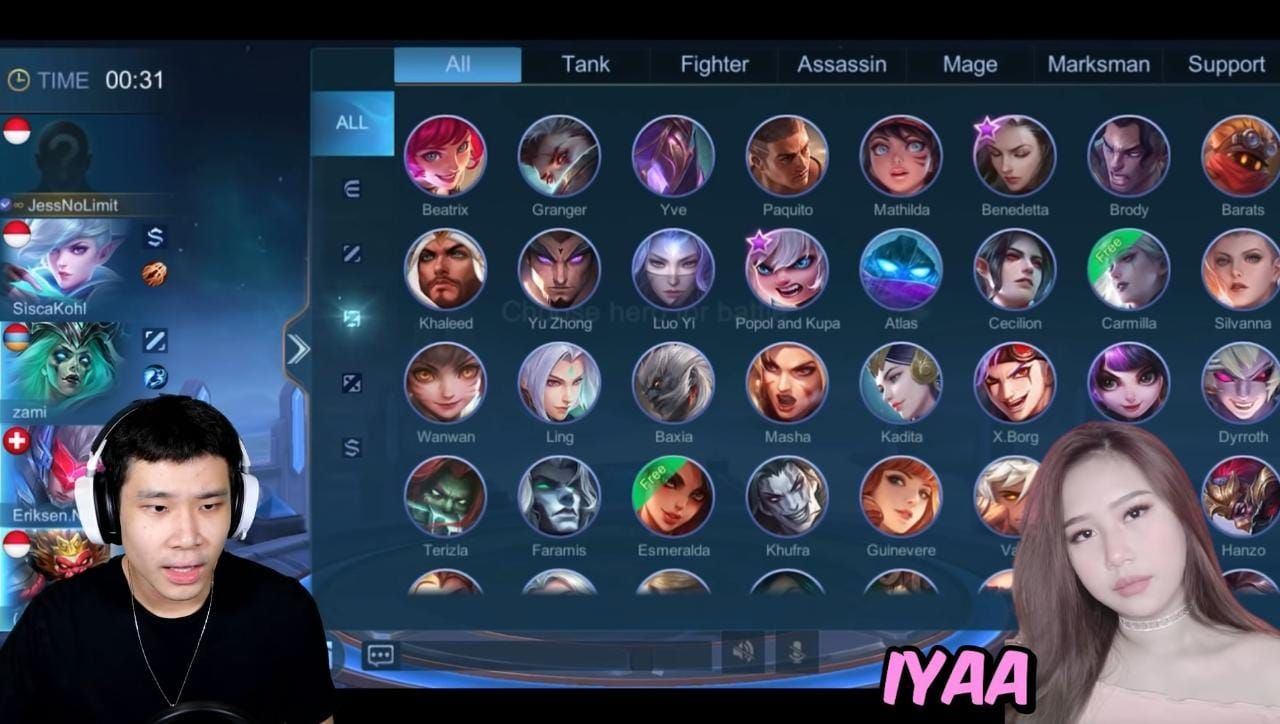Switch to the Tank role tab
The width and height of the screenshot is (1280, 724).
pos(585,65)
